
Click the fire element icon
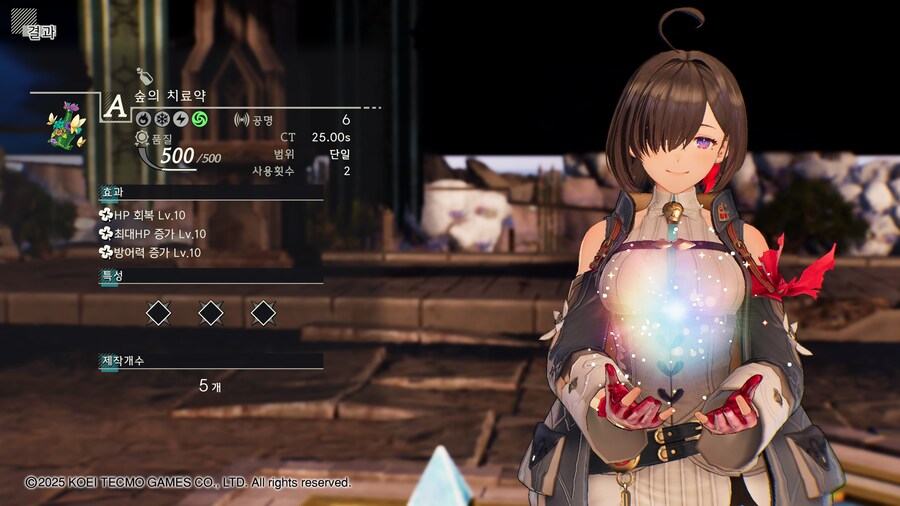[143, 119]
